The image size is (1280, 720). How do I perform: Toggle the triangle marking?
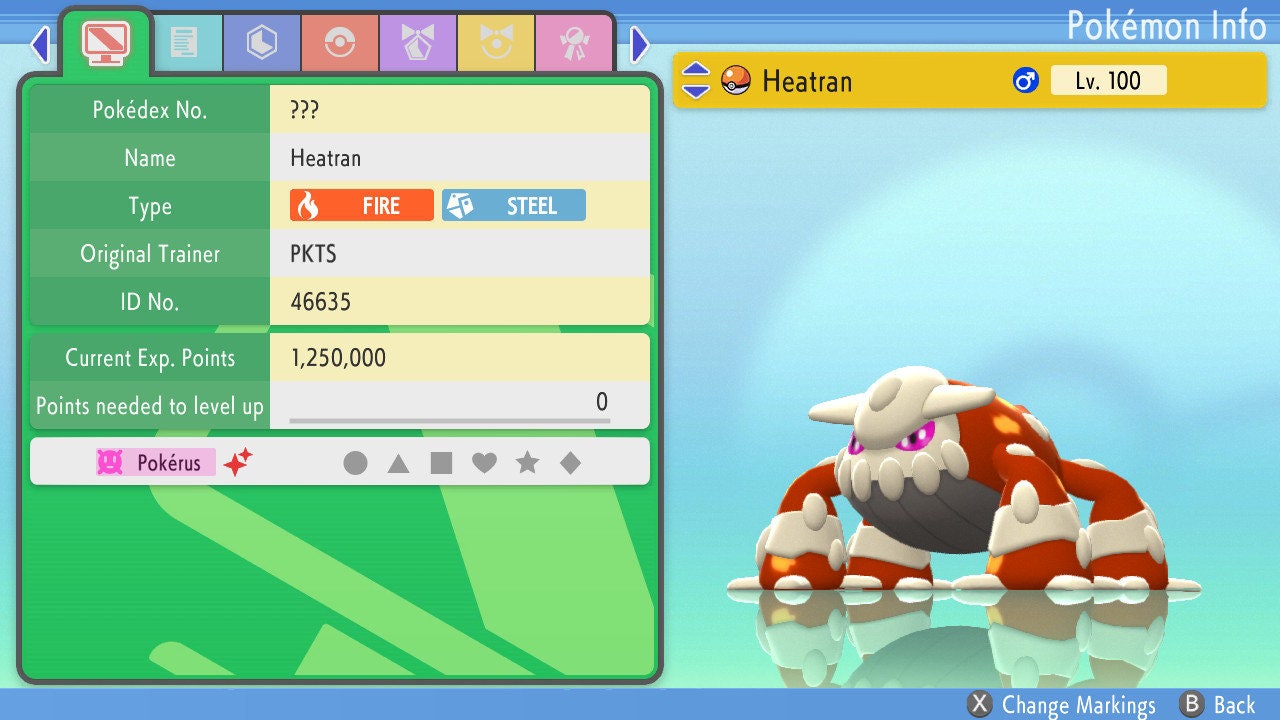(x=398, y=463)
